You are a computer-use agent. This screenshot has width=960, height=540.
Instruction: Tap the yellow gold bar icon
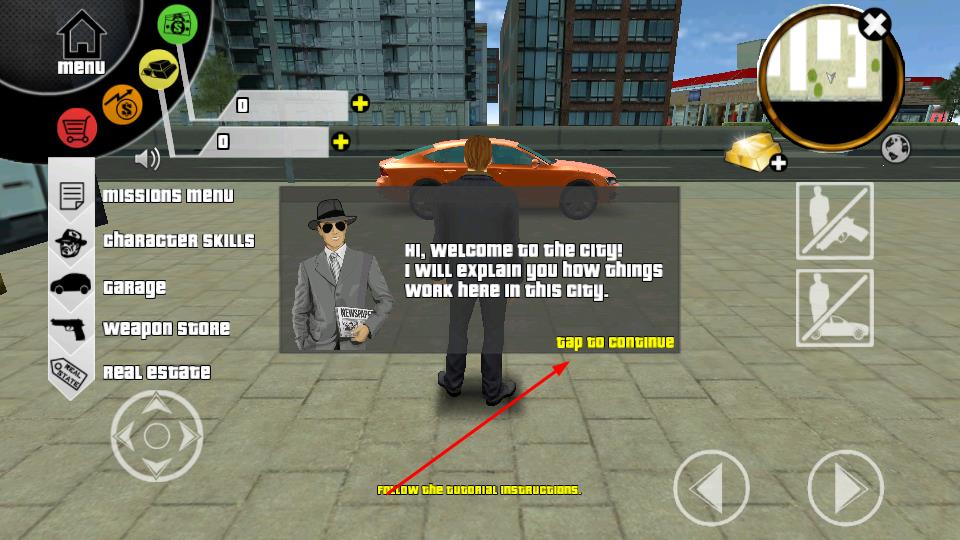pyautogui.click(x=159, y=69)
